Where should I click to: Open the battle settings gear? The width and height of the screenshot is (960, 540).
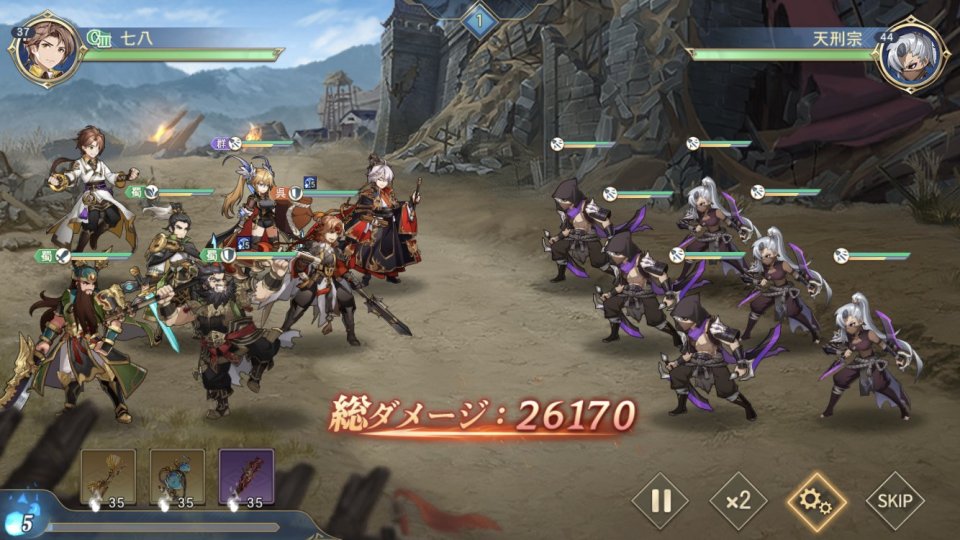click(x=816, y=500)
